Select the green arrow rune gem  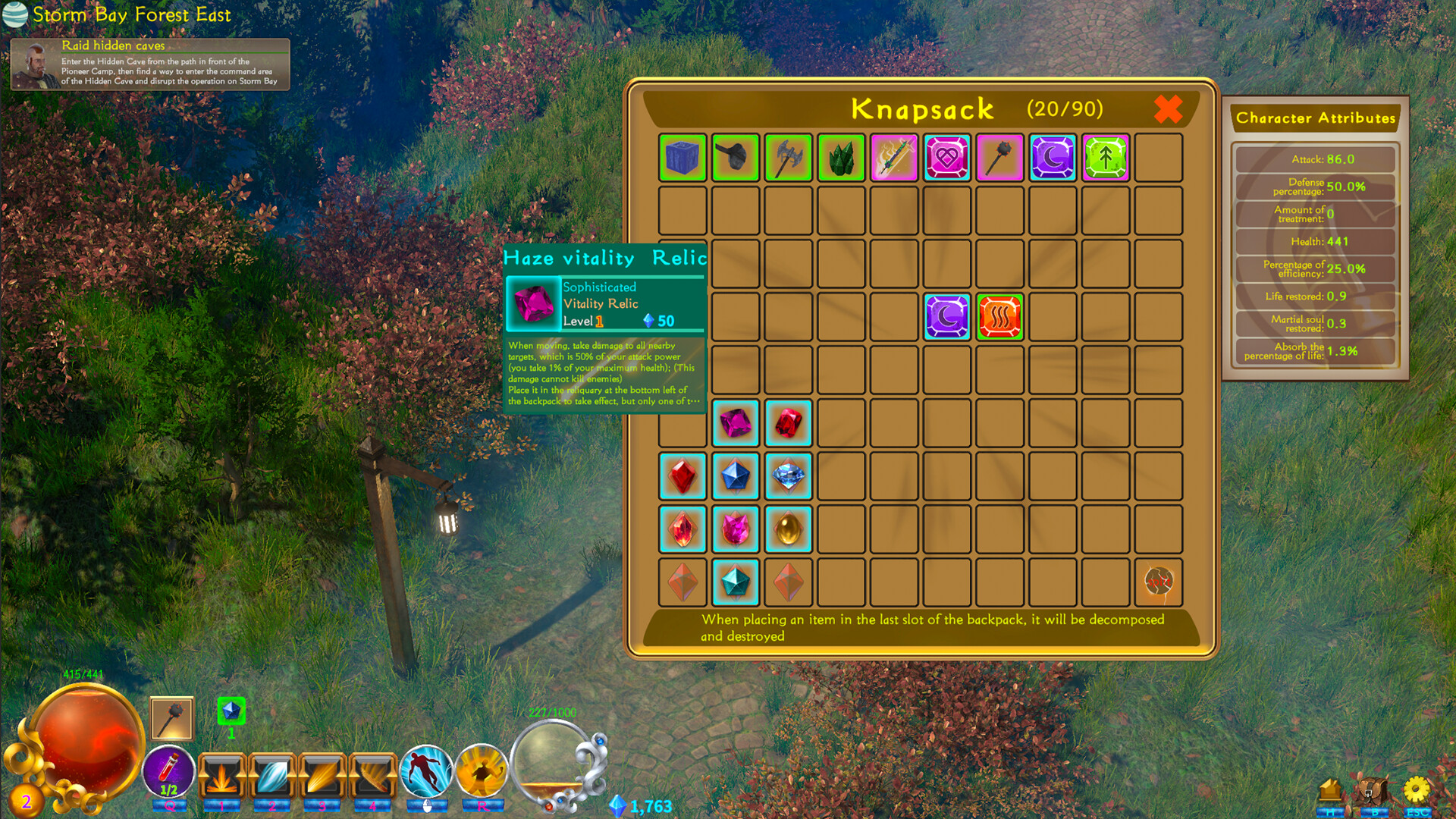click(1105, 158)
